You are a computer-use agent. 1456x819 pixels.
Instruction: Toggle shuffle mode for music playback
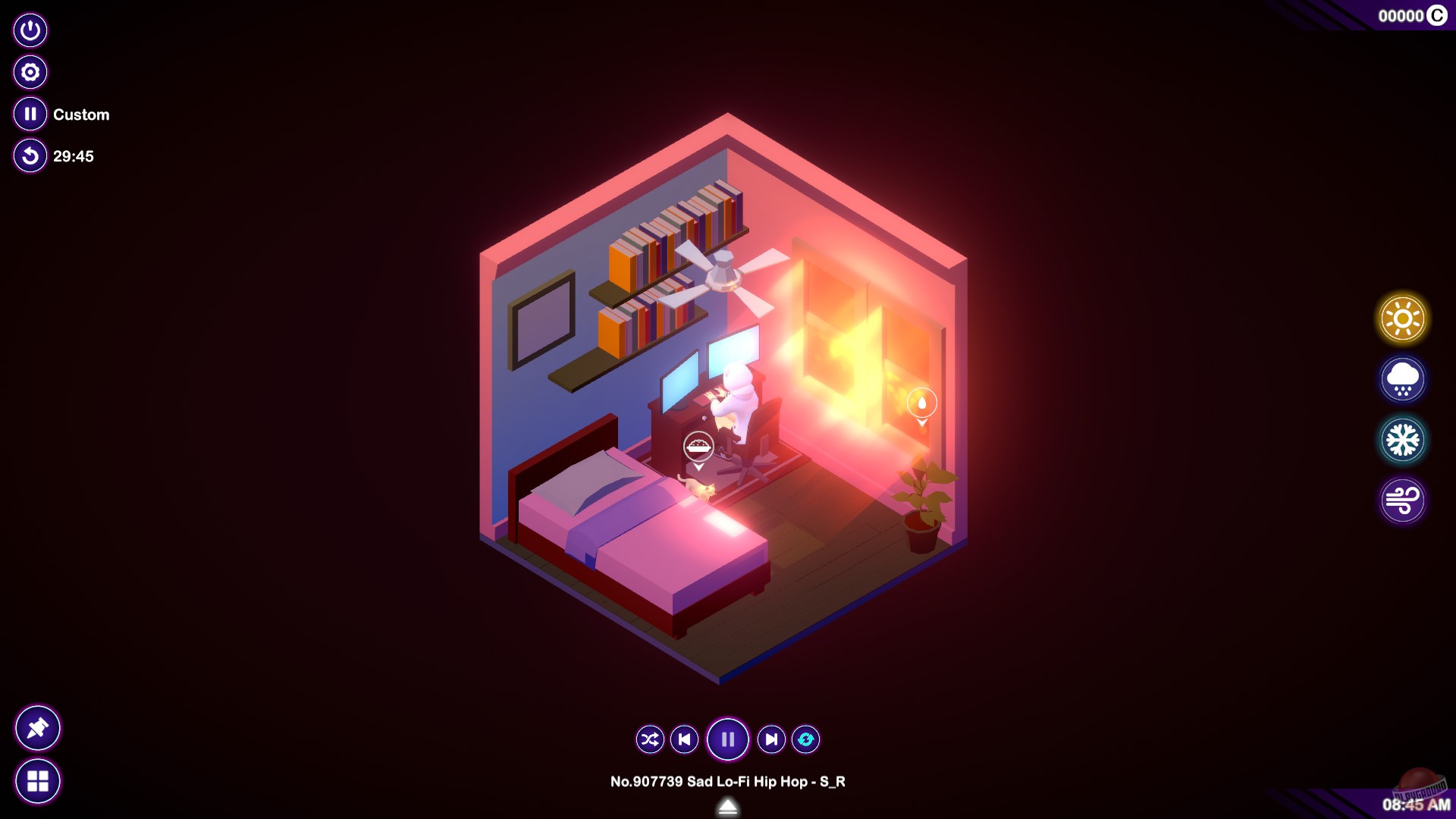(648, 739)
